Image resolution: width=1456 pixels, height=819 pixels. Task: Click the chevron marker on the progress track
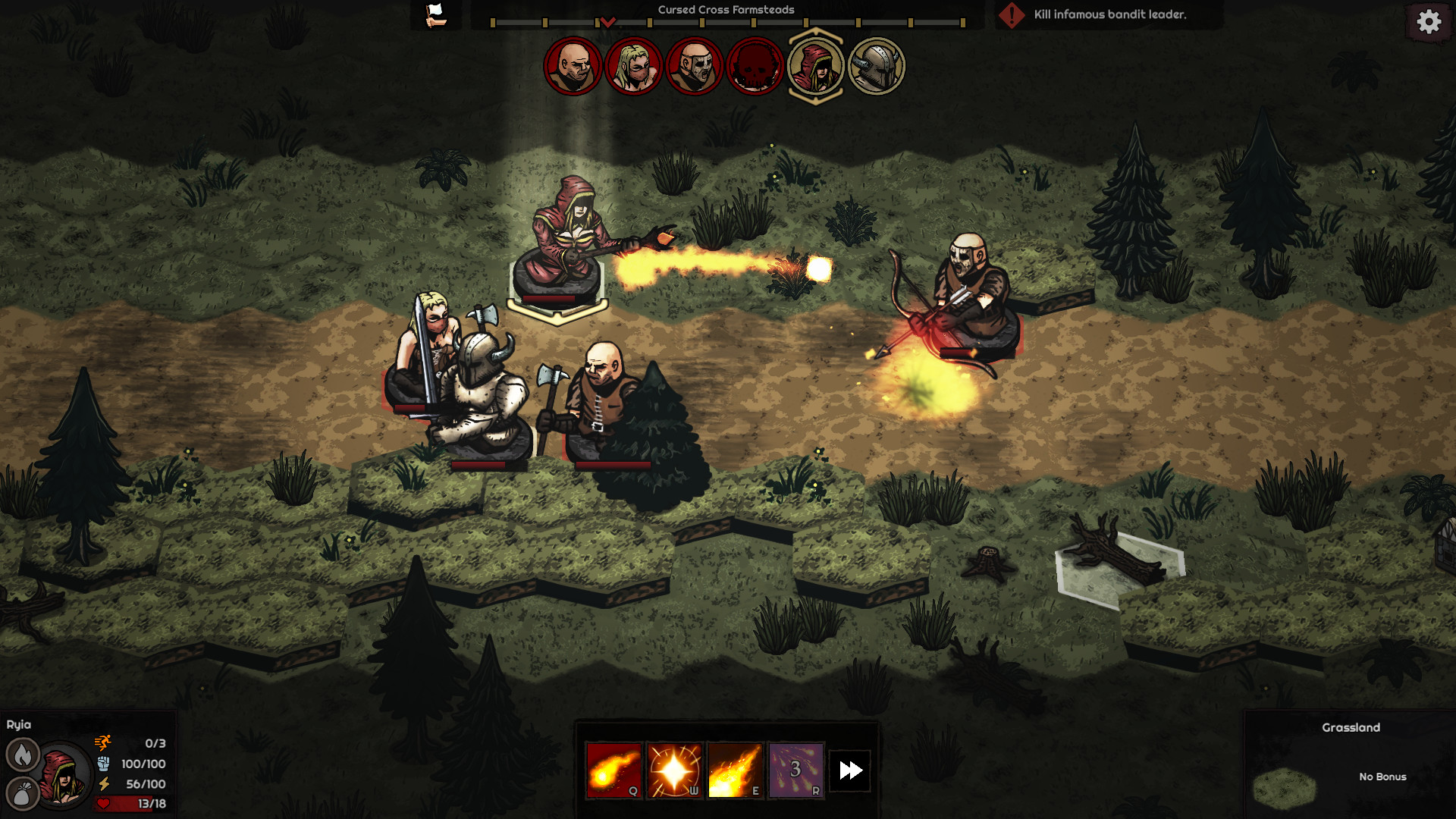tap(607, 23)
